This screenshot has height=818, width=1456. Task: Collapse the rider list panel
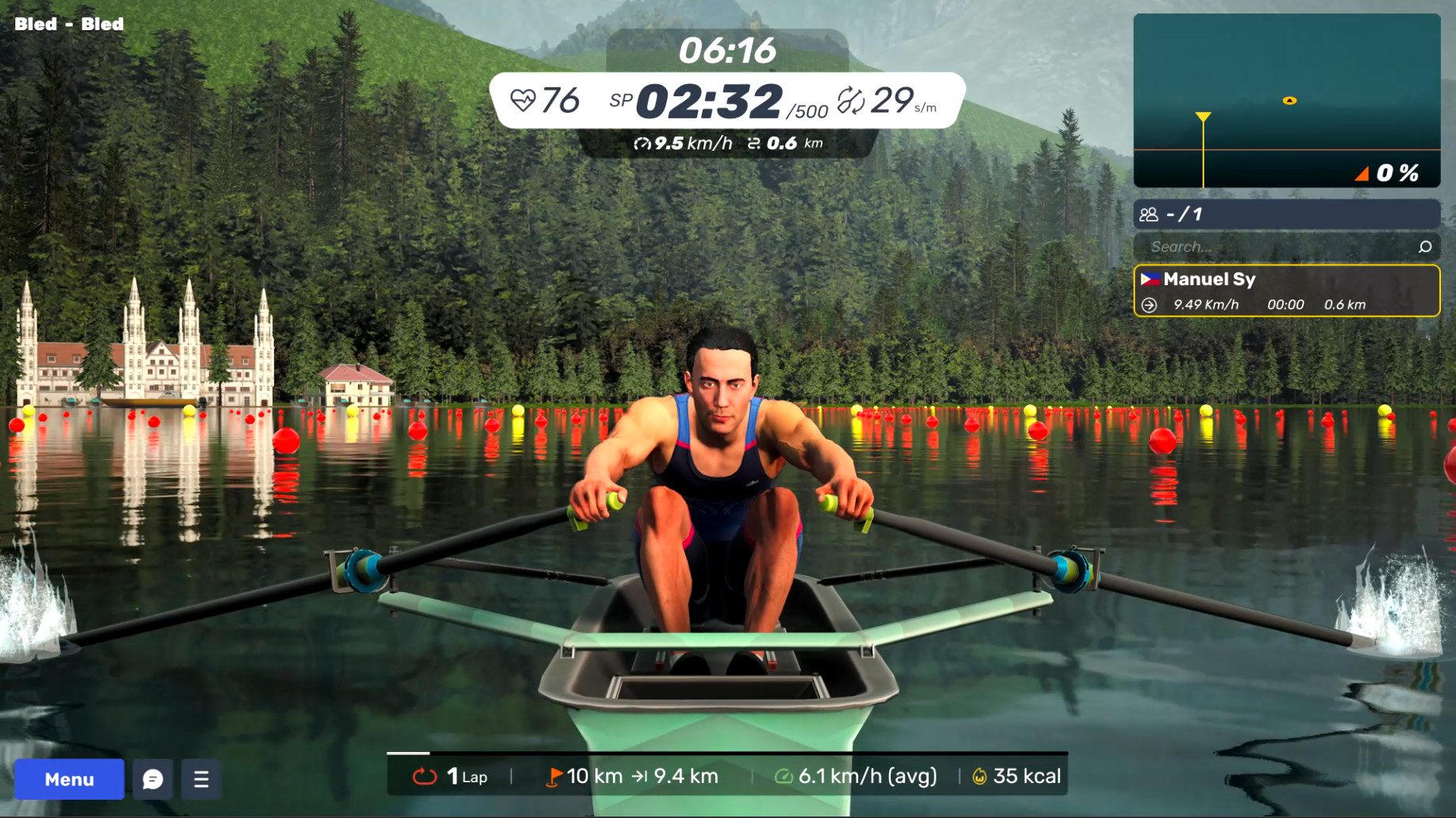coord(1288,213)
